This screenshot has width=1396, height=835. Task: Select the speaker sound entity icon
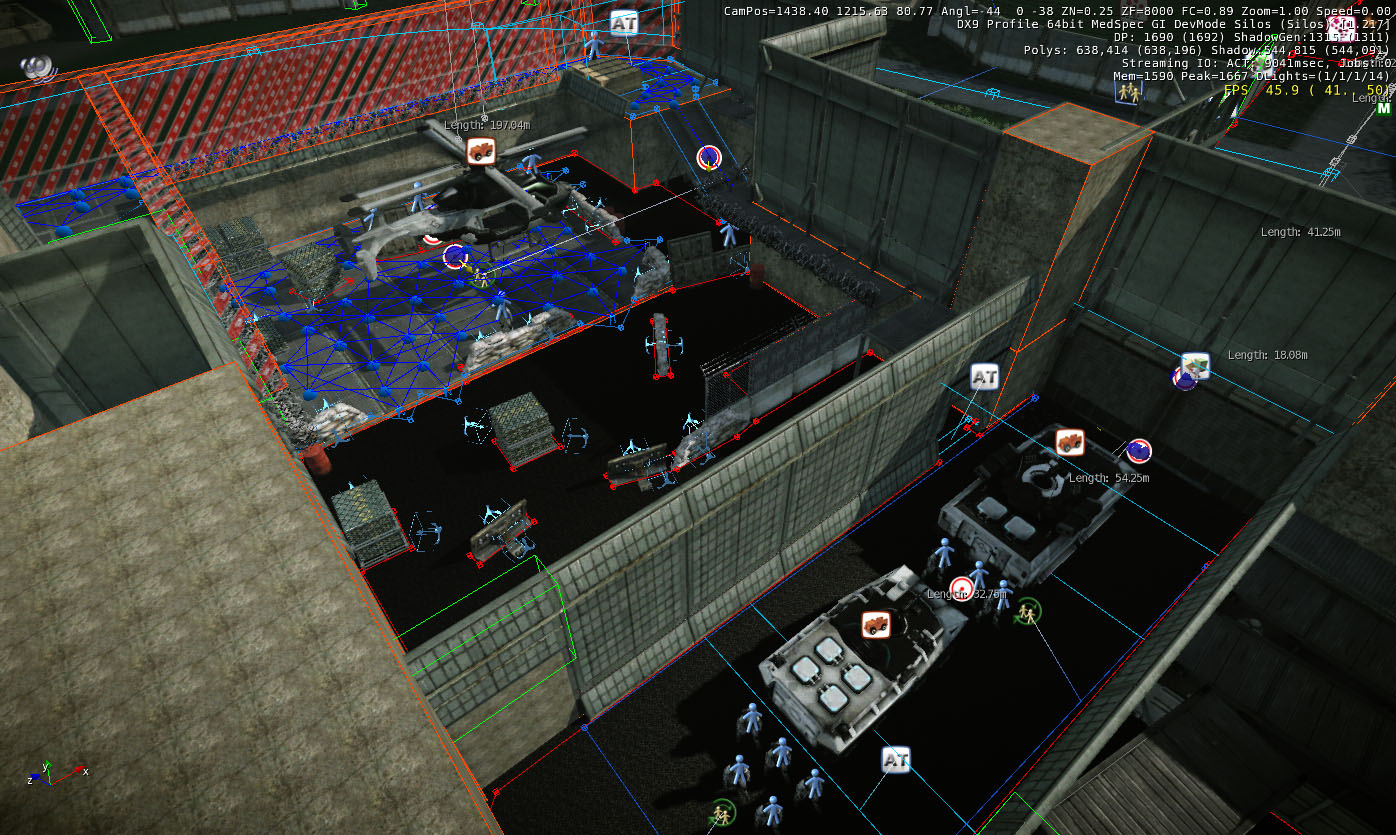[x=39, y=68]
